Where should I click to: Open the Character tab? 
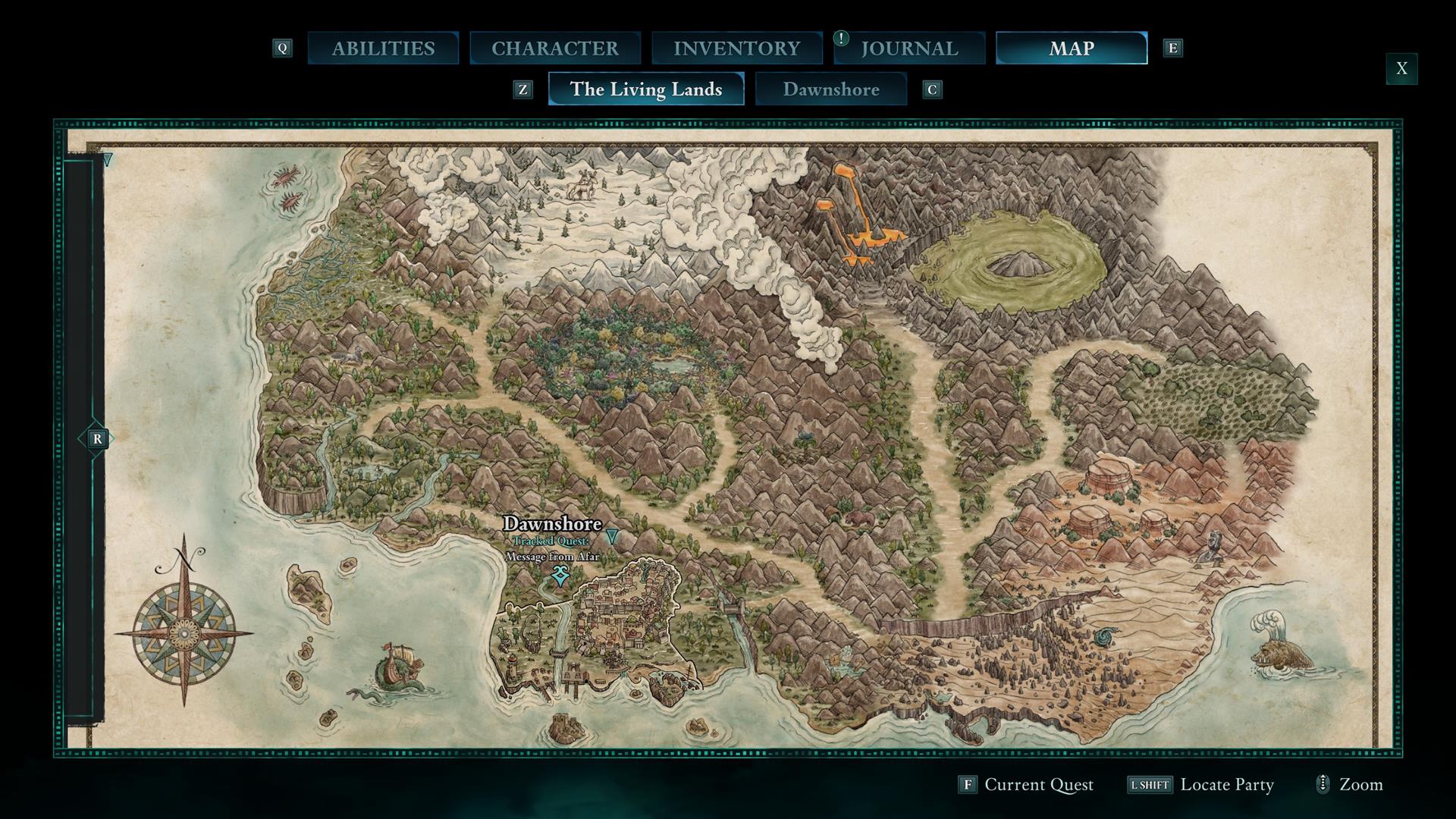(x=554, y=49)
